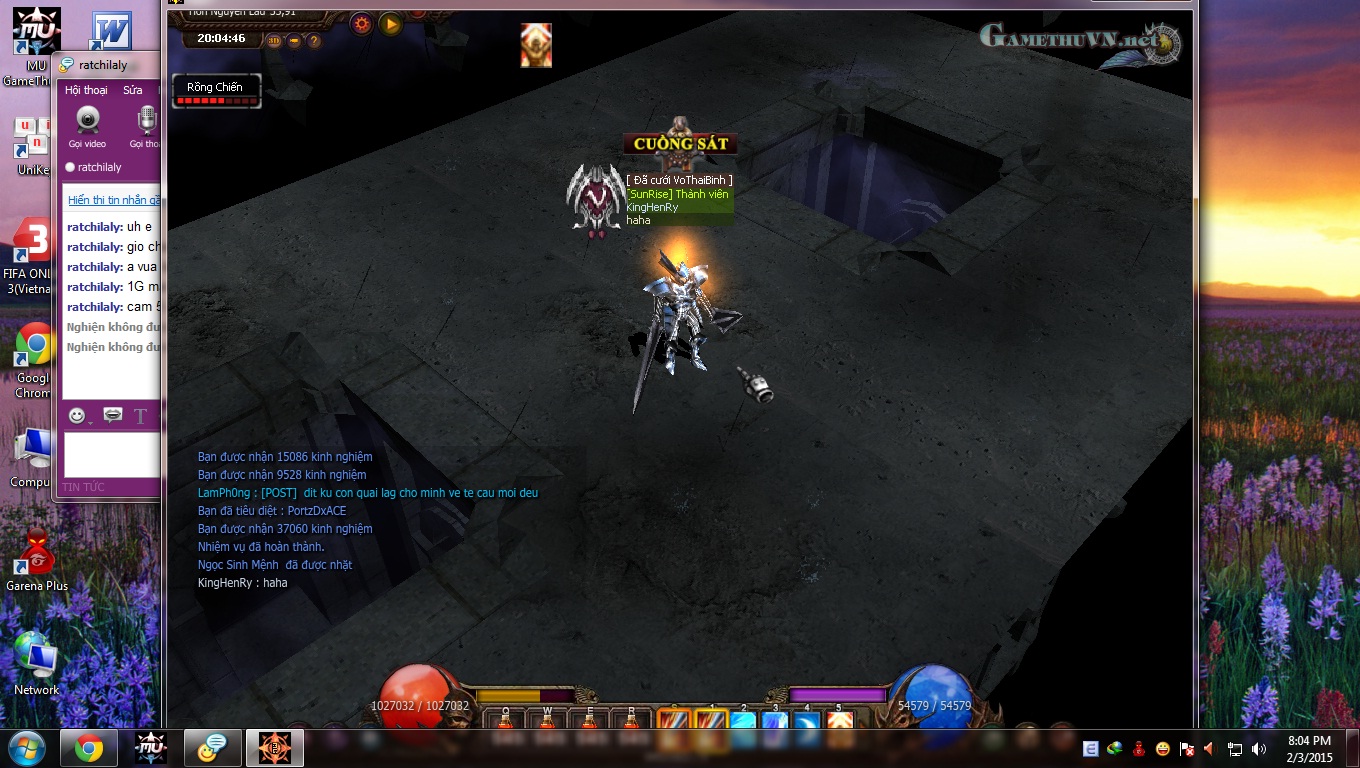The image size is (1360, 768).
Task: Activate the crescent skill in slot 4
Action: point(807,722)
